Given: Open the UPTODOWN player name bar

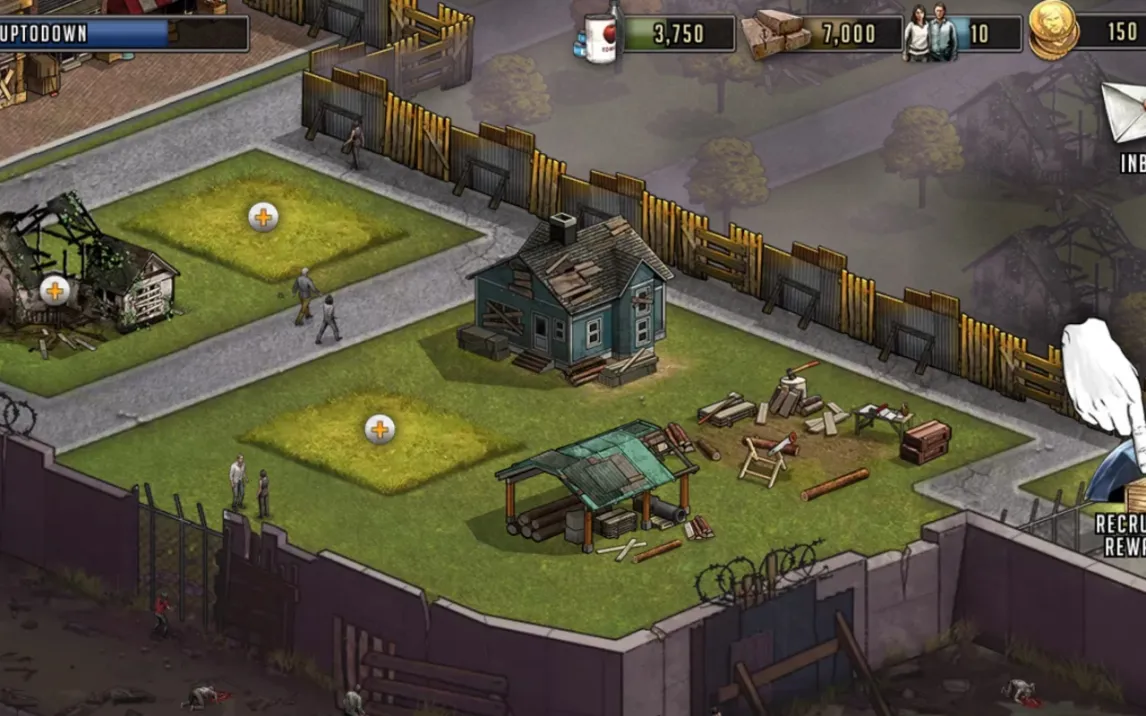Looking at the screenshot, I should pos(122,33).
